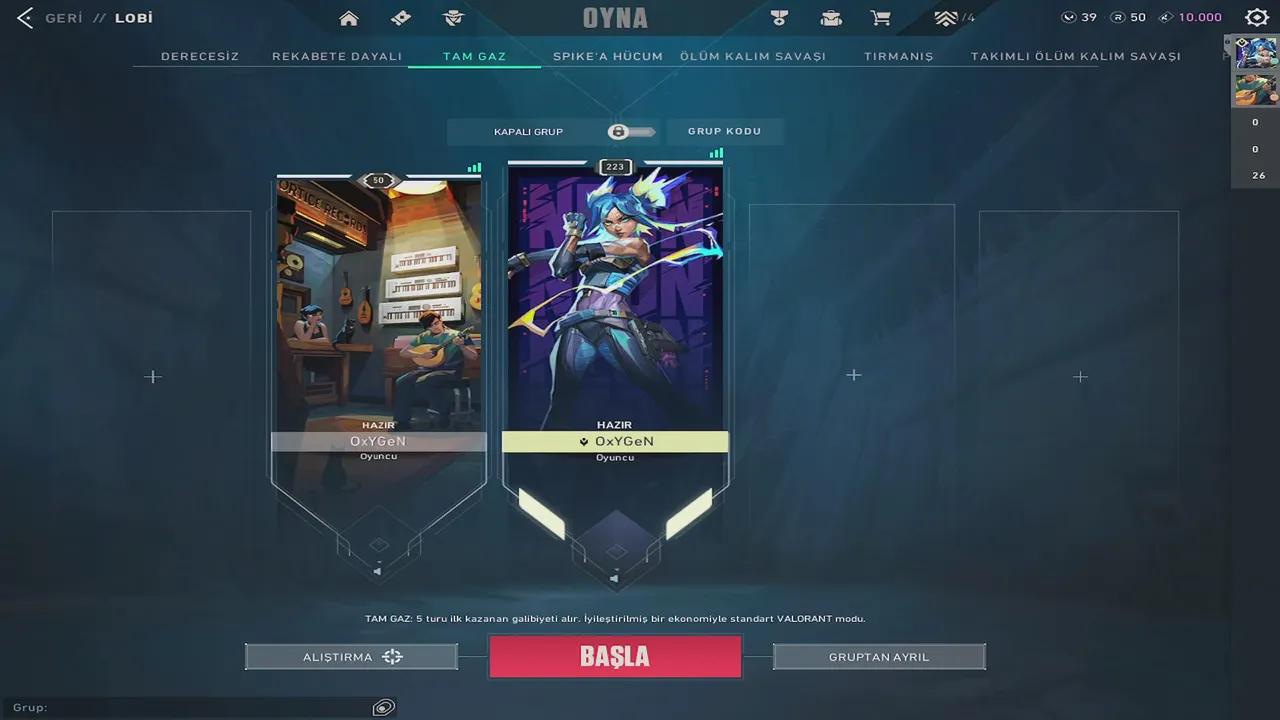The image size is (1280, 720).
Task: Open the TIRMANIŞ game mode tab
Action: 898,56
